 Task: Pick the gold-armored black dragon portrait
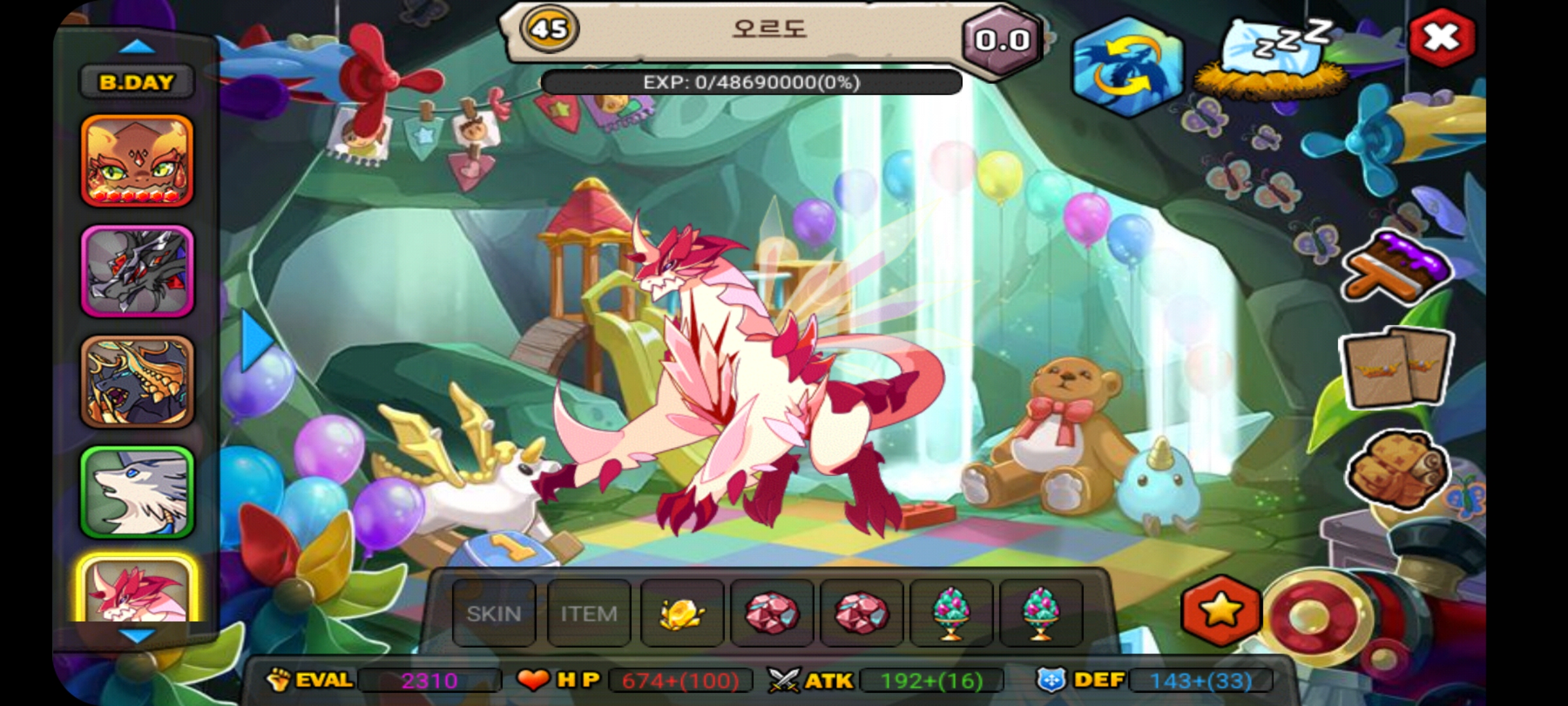137,382
